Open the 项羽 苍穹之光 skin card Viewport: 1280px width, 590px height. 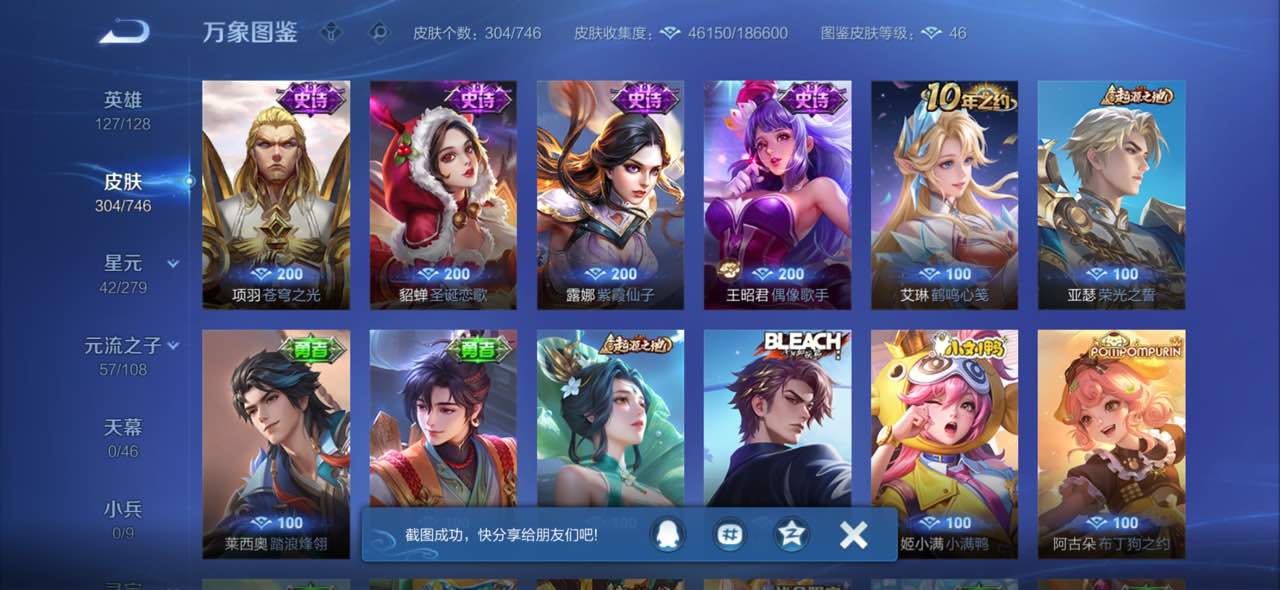pos(276,195)
